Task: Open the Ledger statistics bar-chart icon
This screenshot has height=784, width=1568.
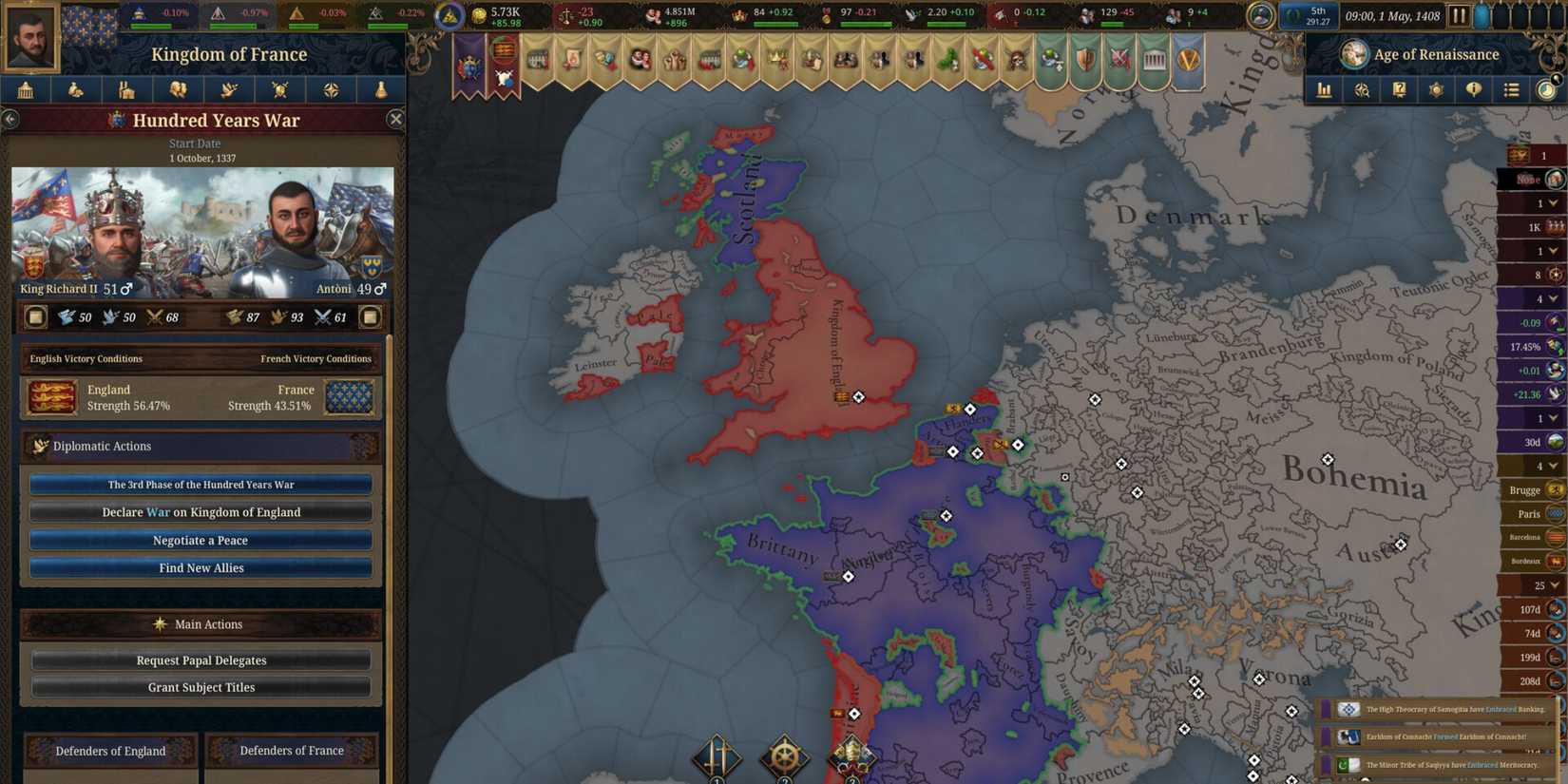Action: tap(1325, 89)
